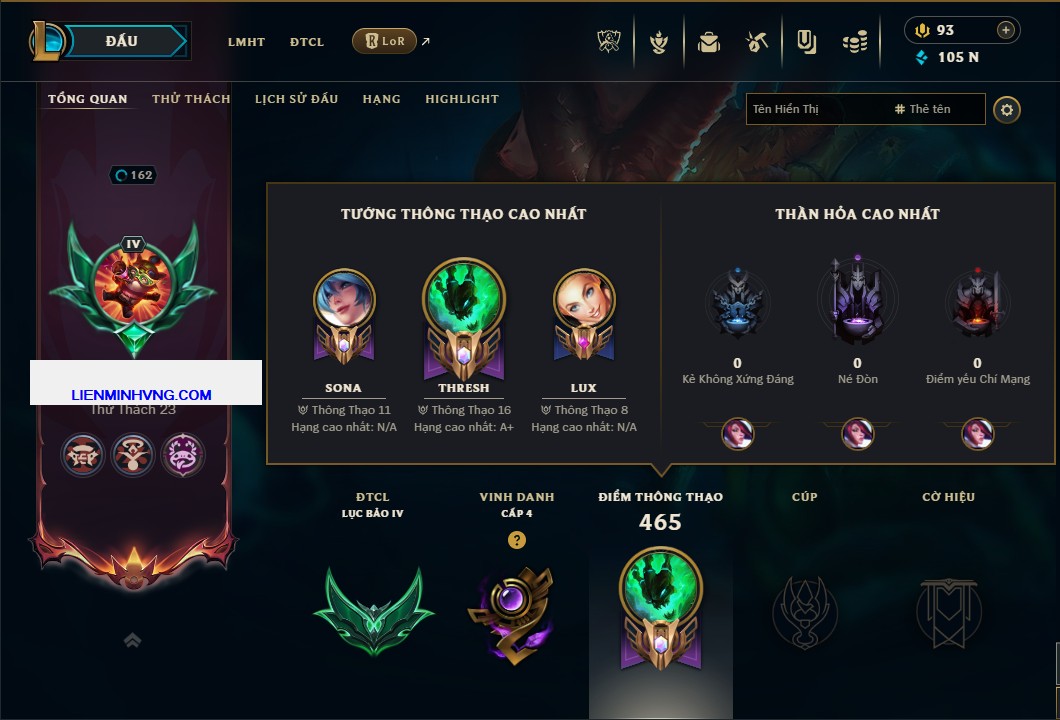Click the ĐẤU play button
This screenshot has height=720, width=1060.
tap(122, 41)
